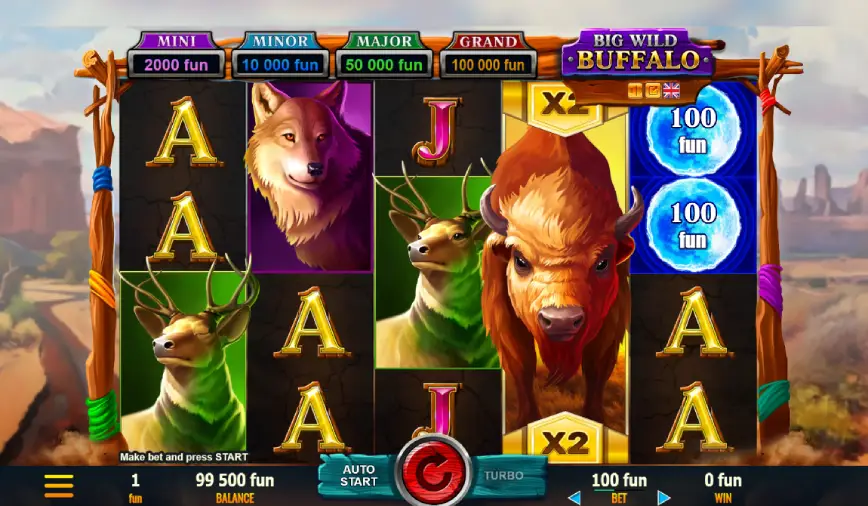Click the AUTO START button
This screenshot has width=868, height=506.
pos(358,475)
